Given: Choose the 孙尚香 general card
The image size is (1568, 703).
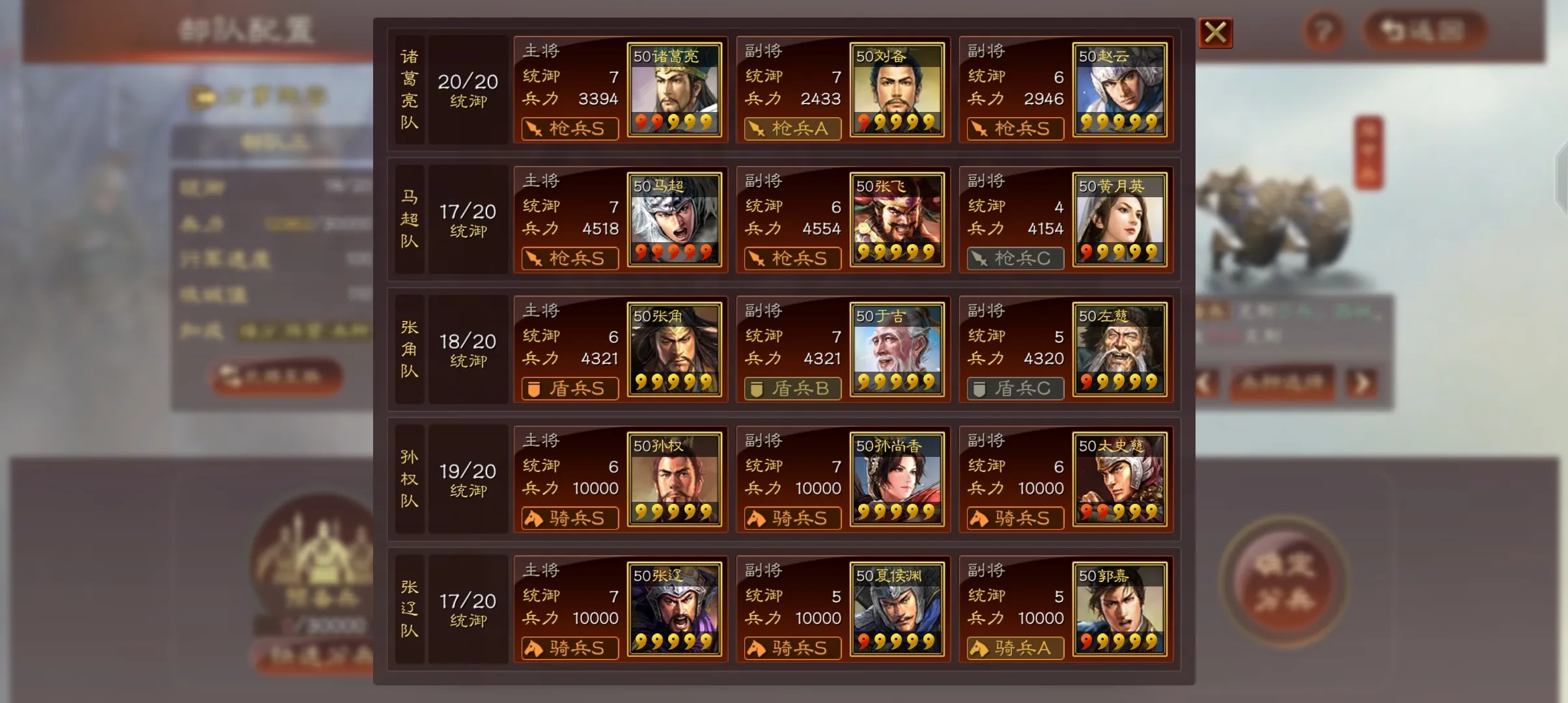Looking at the screenshot, I should (897, 479).
